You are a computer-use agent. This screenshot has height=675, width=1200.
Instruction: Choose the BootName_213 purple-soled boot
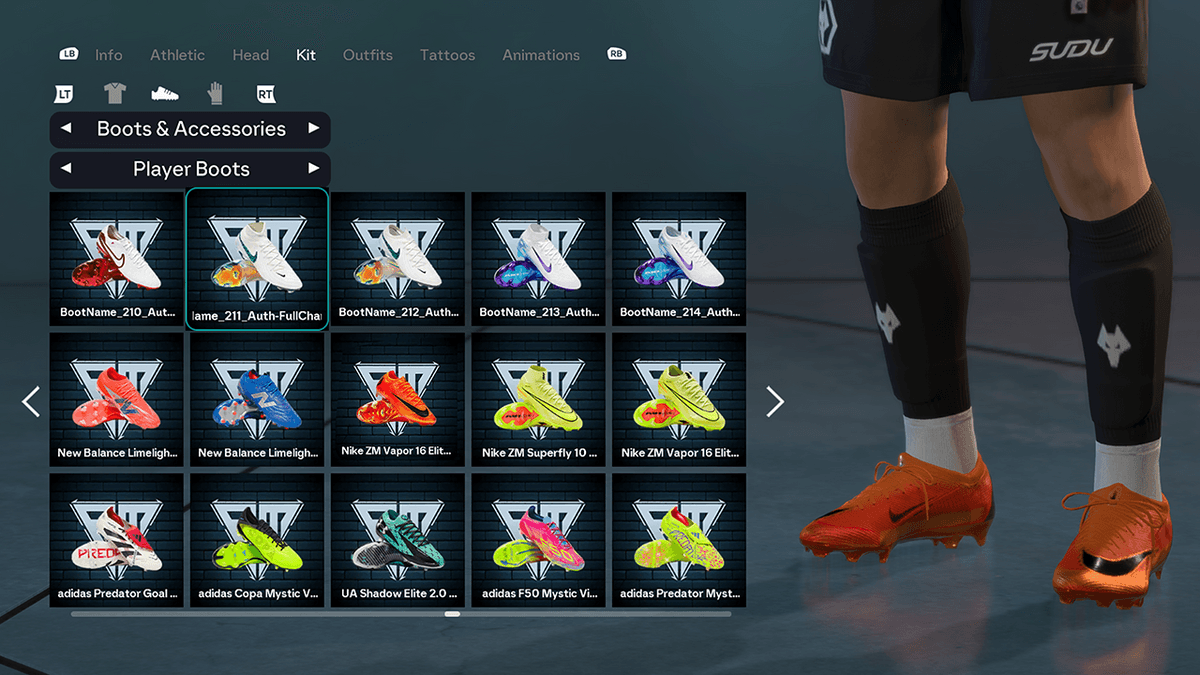click(x=538, y=258)
